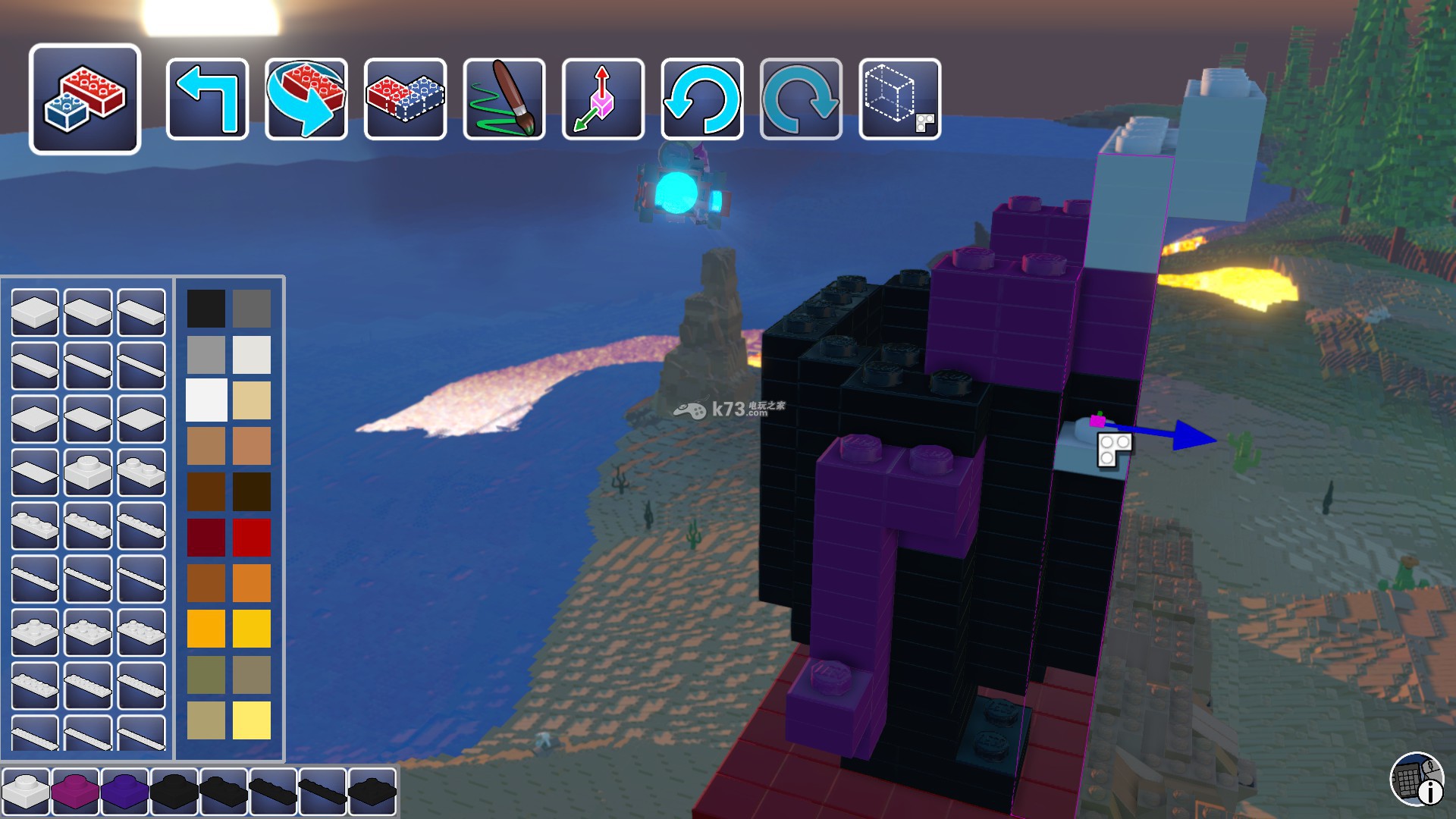Select the move arrows tool

(x=603, y=99)
